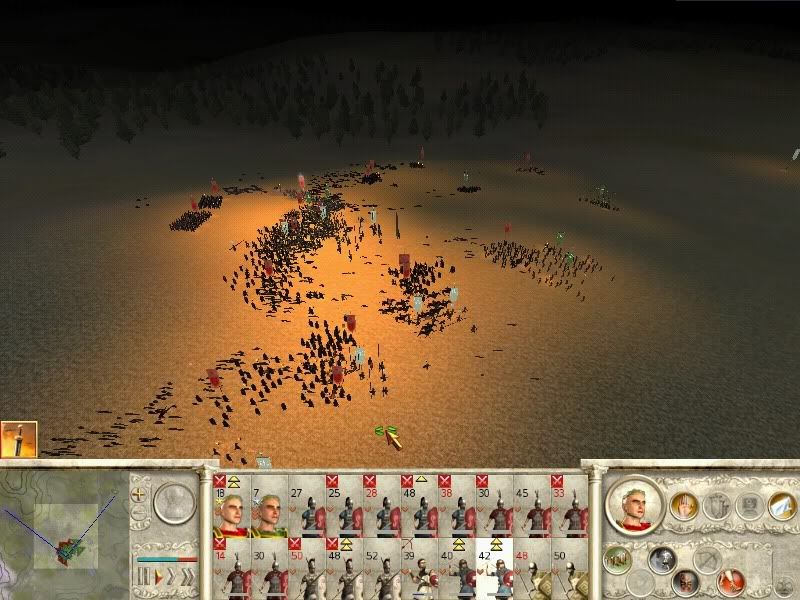Click the white flag withdraw button
This screenshot has height=600, width=800.
(780, 507)
